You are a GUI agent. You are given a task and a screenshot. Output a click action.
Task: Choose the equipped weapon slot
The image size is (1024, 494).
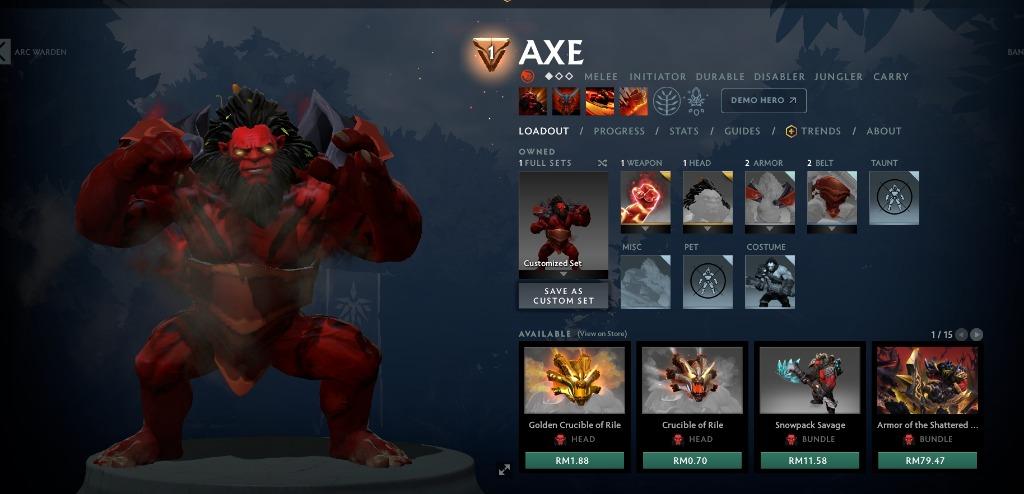tap(645, 198)
